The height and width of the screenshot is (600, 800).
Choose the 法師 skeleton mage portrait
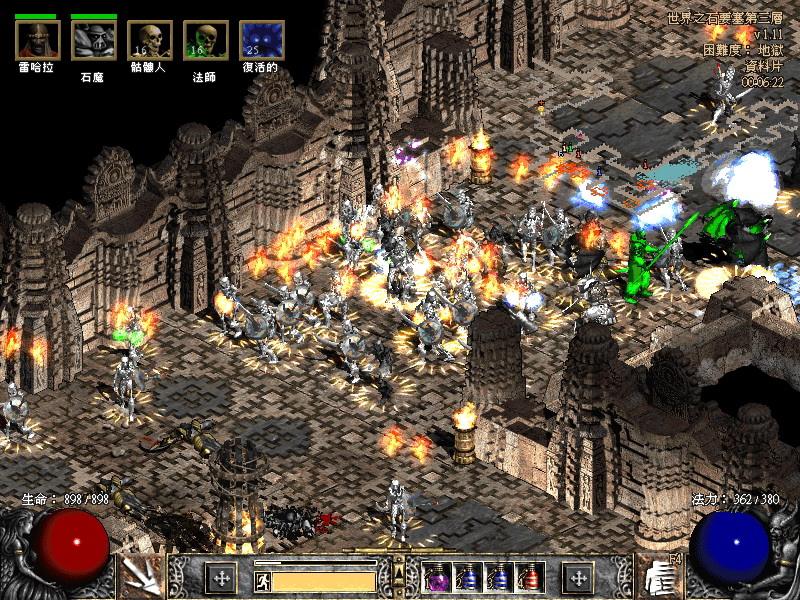pyautogui.click(x=205, y=40)
